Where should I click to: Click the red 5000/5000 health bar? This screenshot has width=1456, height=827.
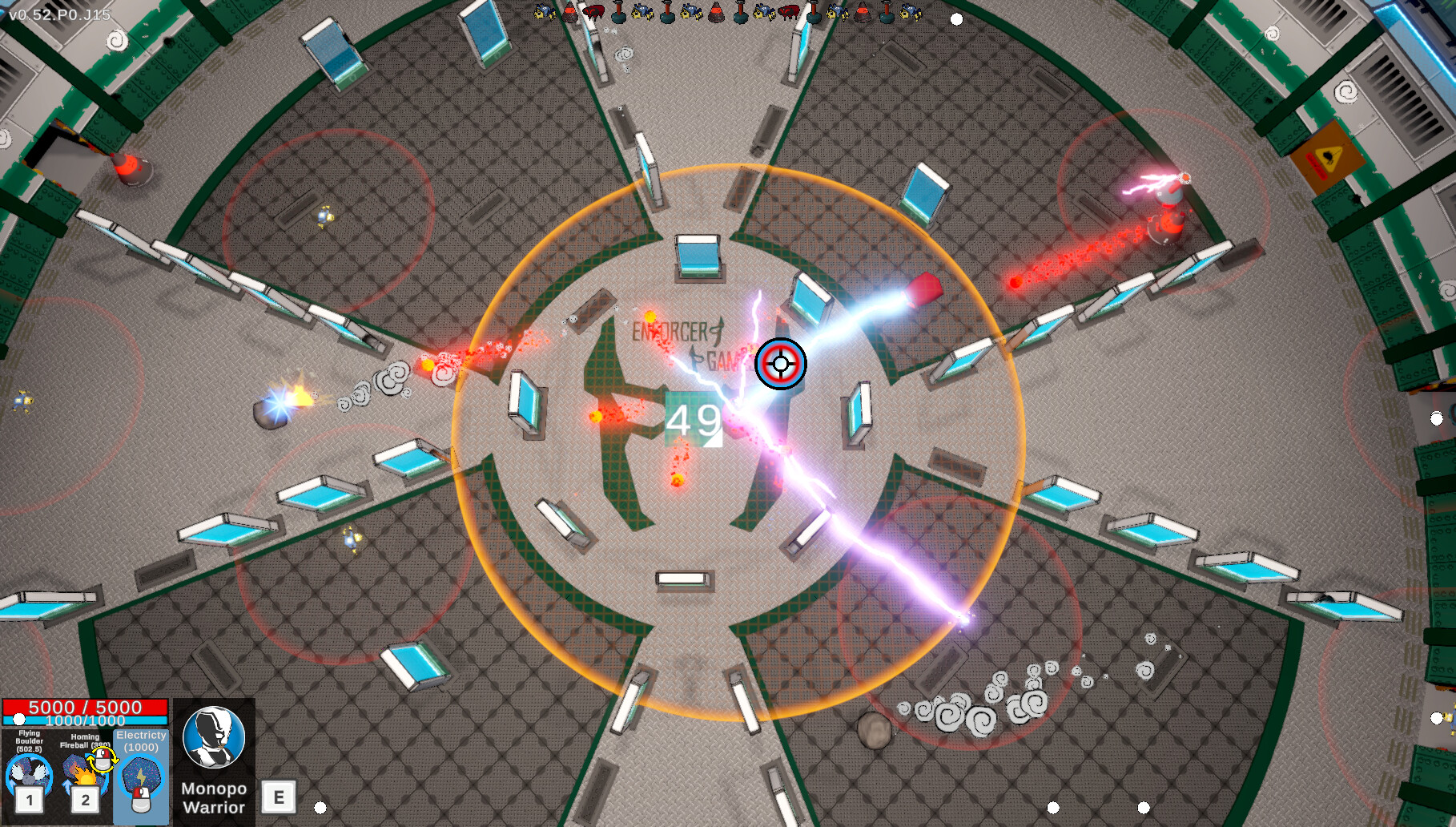coord(86,708)
